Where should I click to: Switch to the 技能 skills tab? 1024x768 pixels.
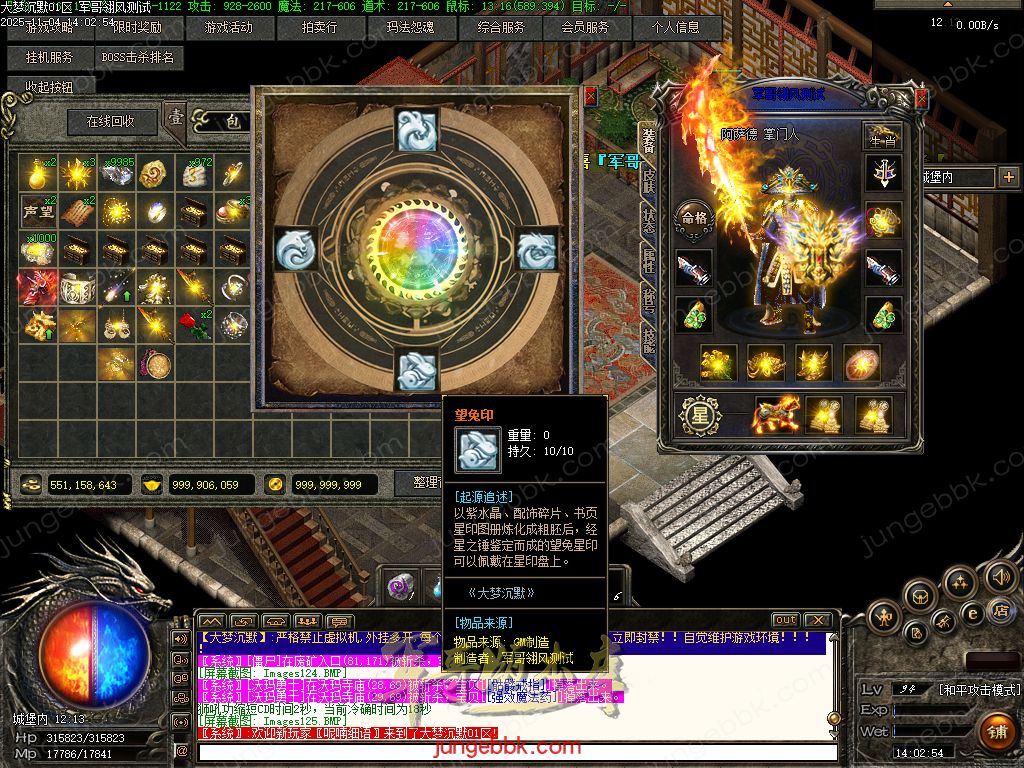coord(648,340)
